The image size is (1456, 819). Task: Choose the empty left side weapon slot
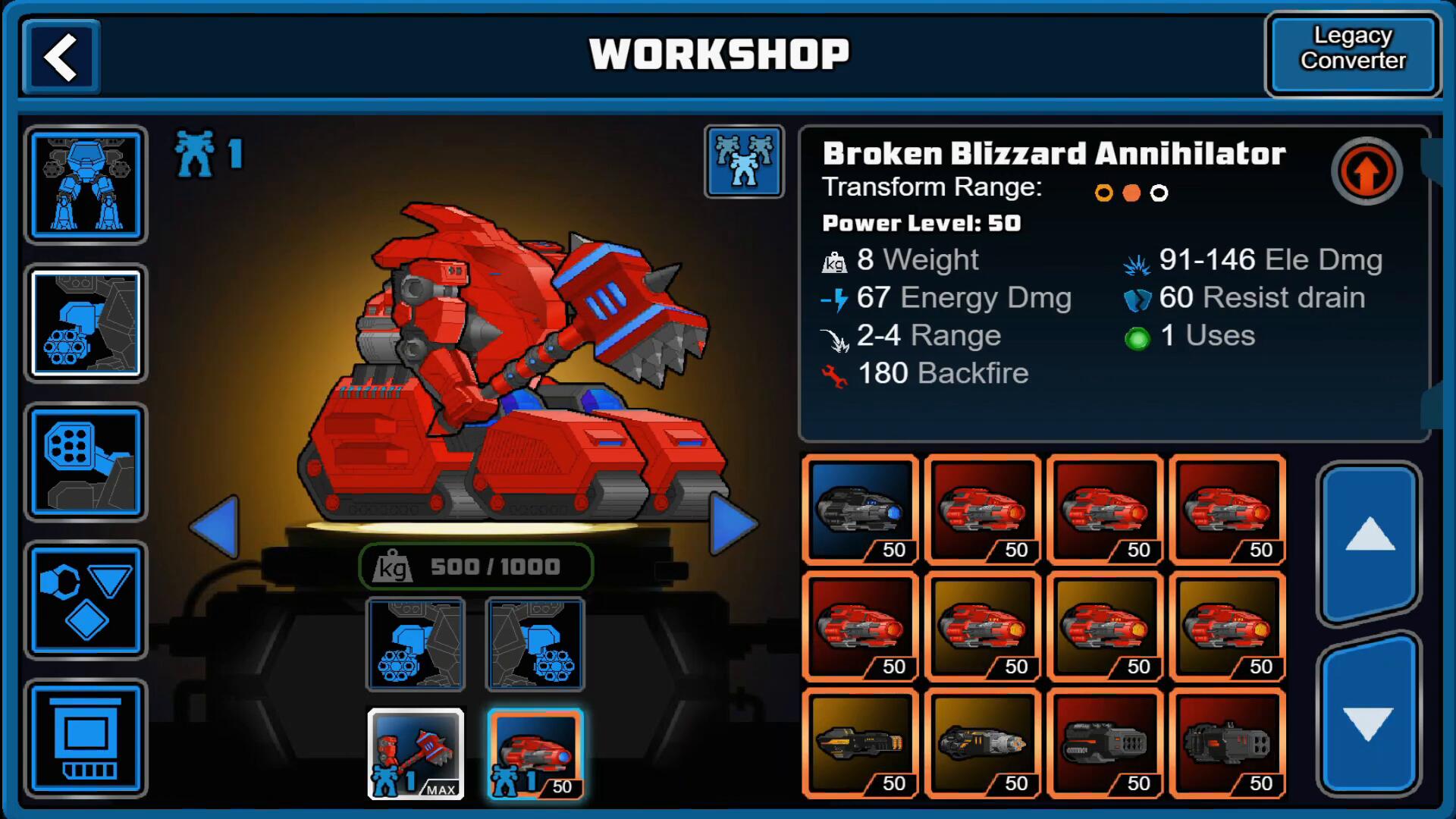pyautogui.click(x=416, y=645)
